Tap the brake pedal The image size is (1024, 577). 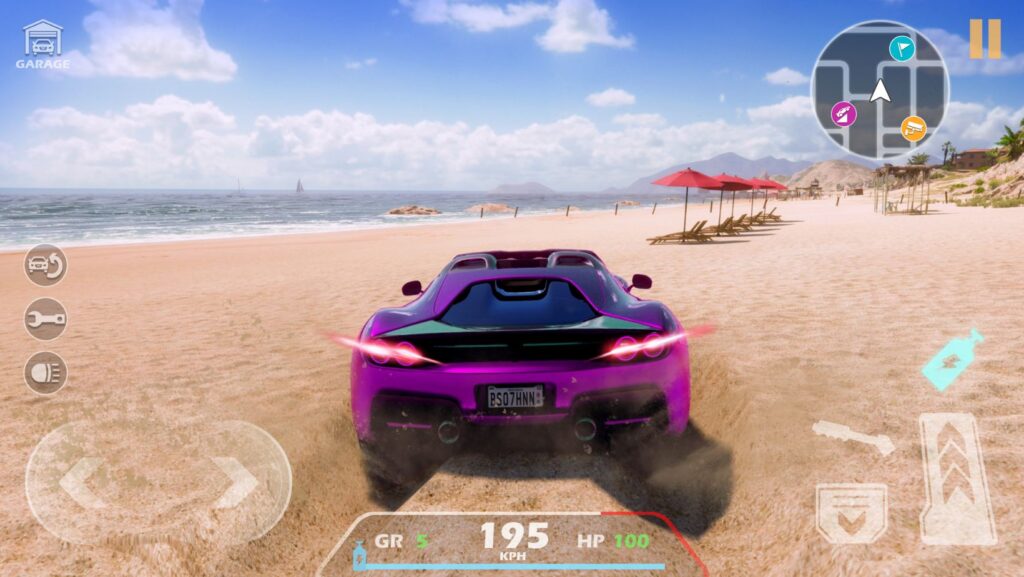[x=851, y=512]
